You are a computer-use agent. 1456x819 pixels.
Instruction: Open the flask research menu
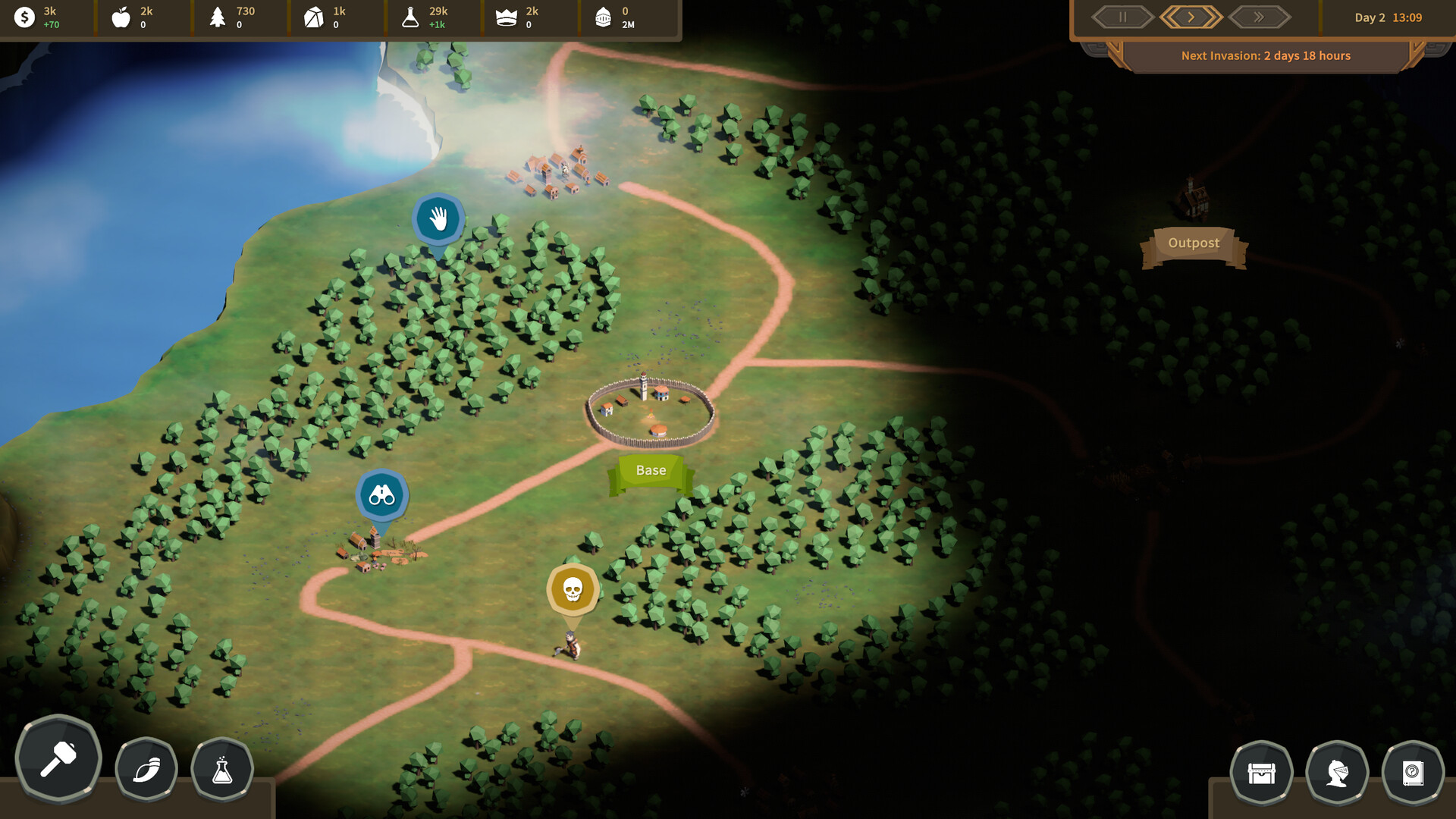[x=222, y=770]
